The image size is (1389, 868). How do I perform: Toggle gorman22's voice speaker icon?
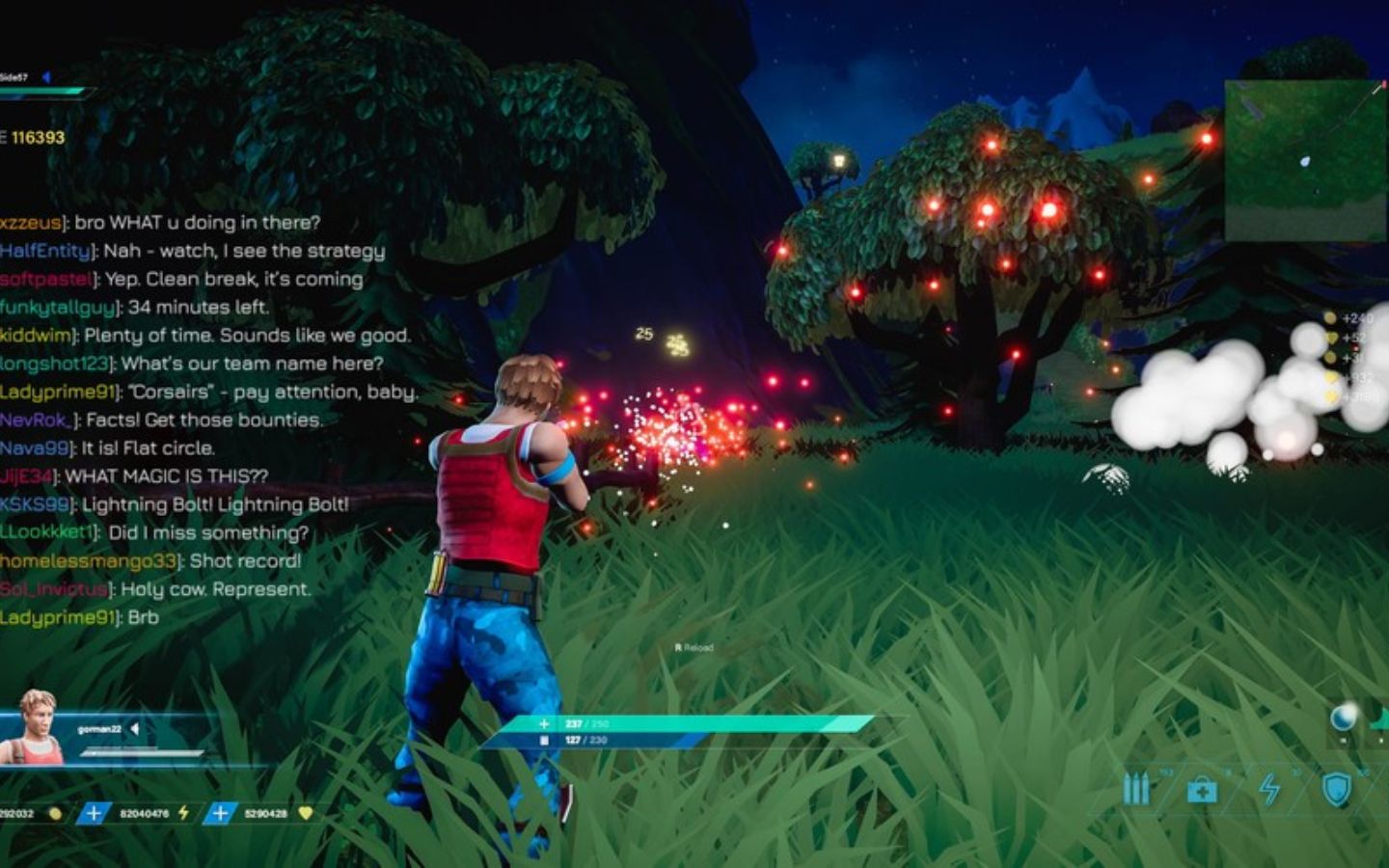[135, 729]
